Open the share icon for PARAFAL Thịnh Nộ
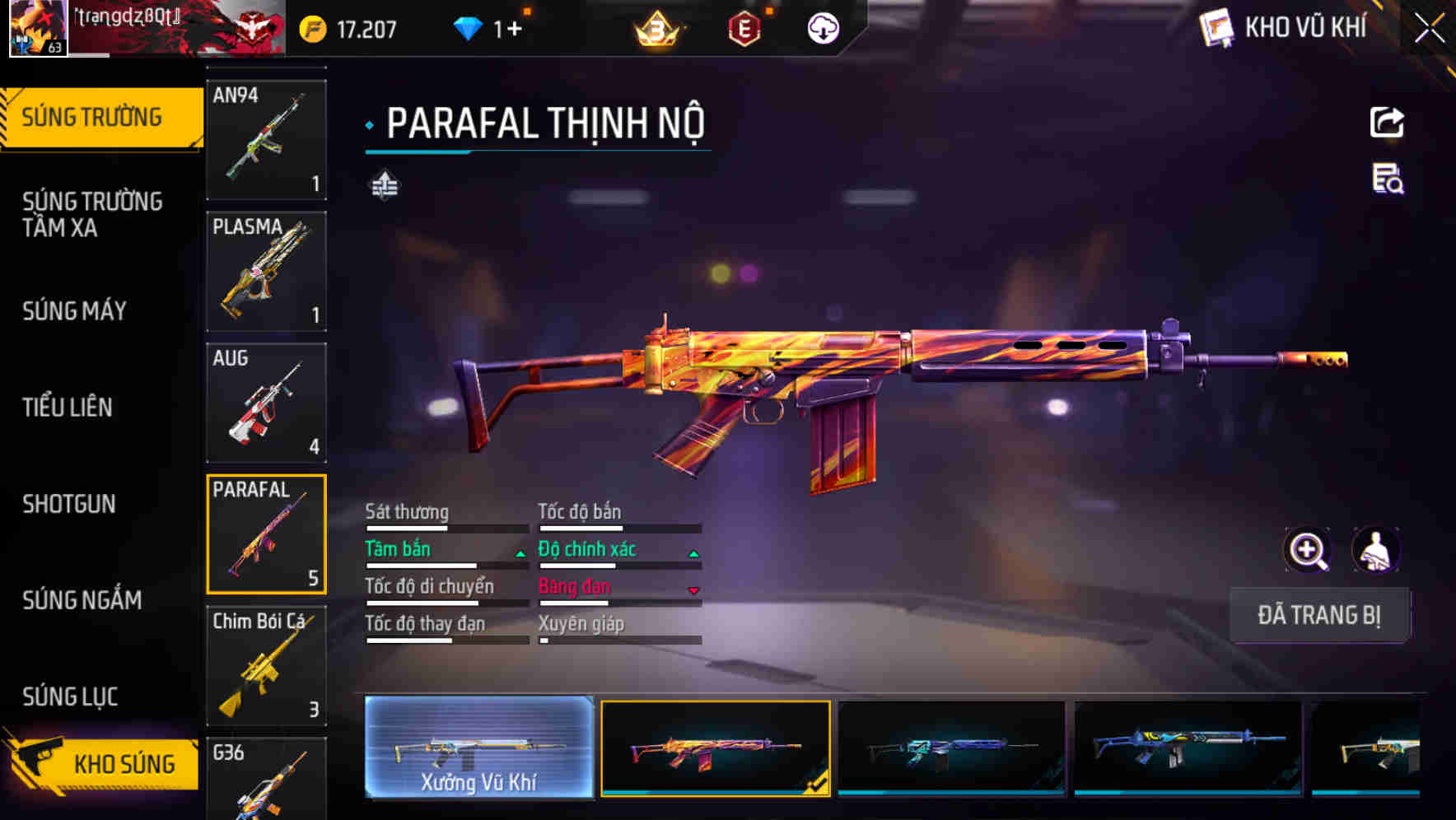 pyautogui.click(x=1387, y=122)
